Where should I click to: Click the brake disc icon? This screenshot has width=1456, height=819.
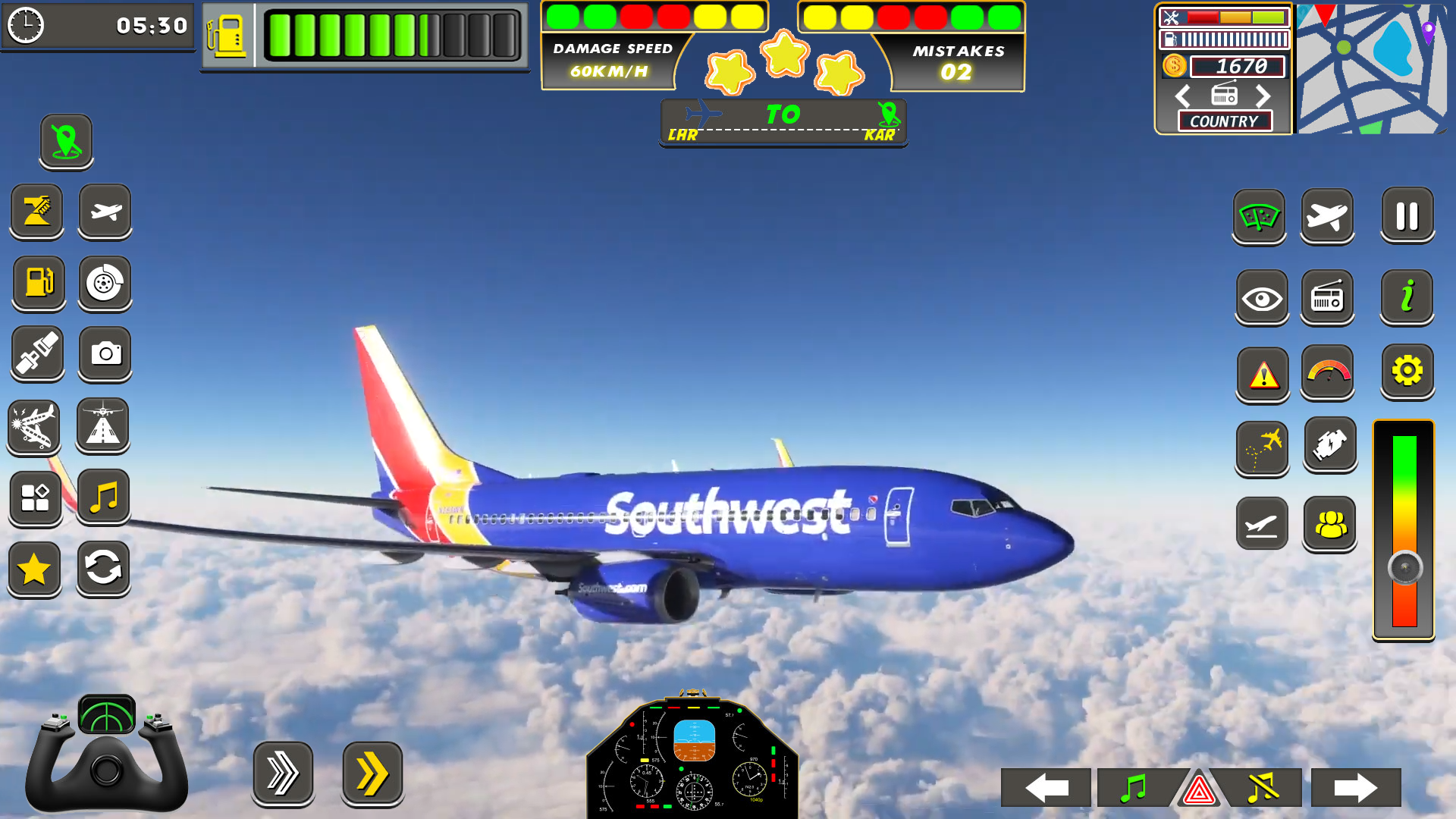[x=105, y=284]
